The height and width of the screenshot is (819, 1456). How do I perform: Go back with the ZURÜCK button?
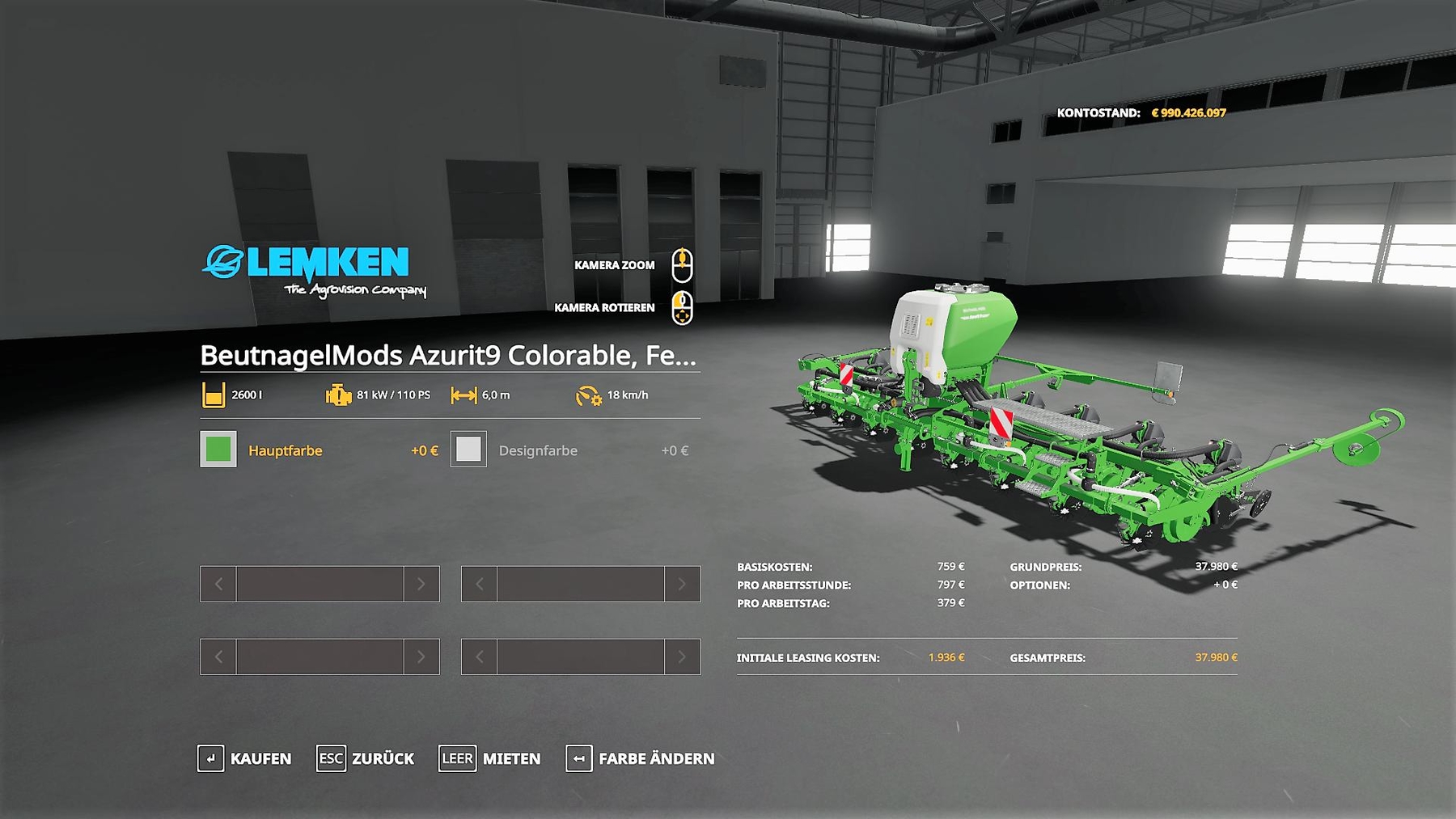(x=366, y=758)
